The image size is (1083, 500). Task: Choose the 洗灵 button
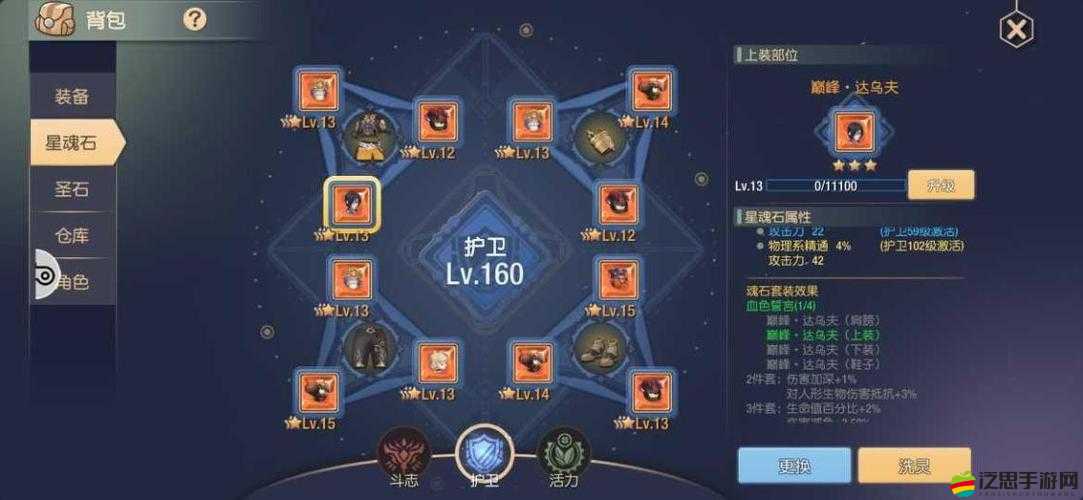[914, 465]
